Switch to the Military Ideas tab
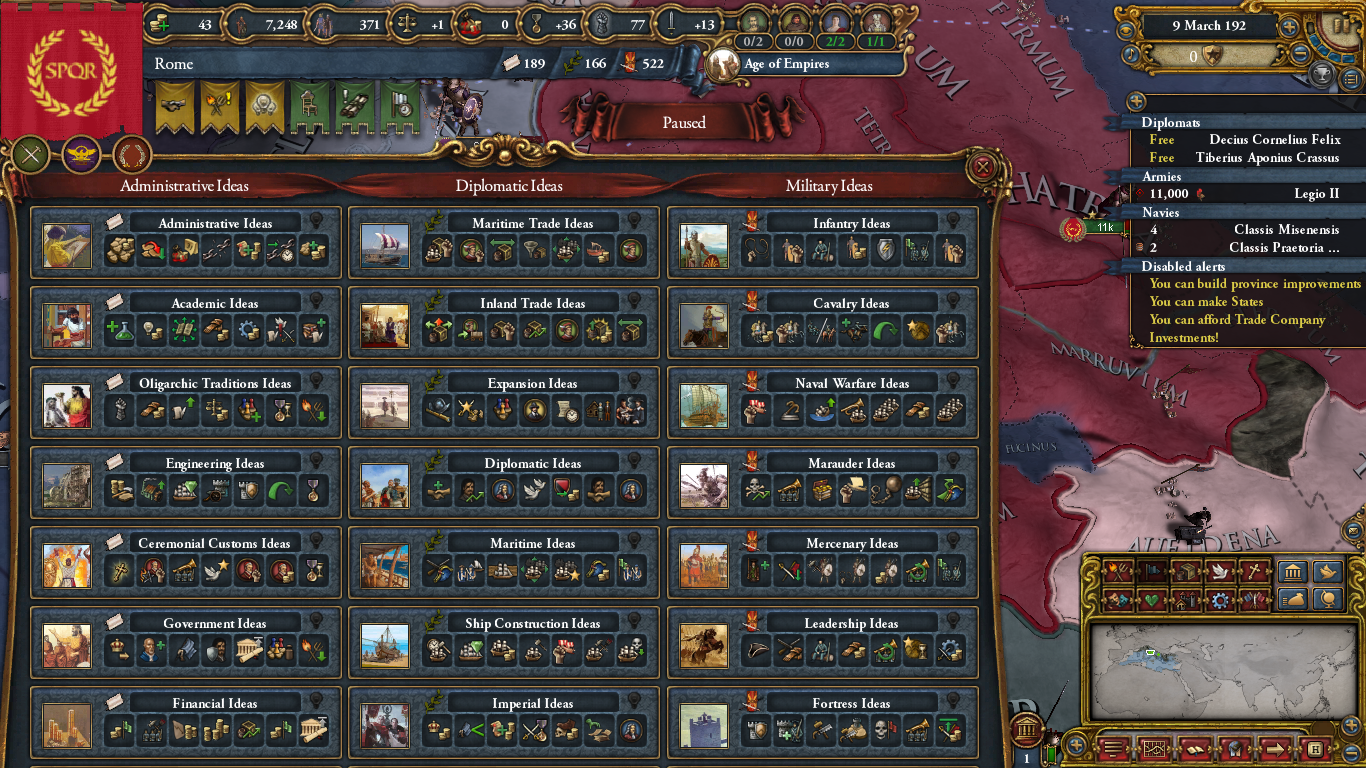 tap(828, 186)
